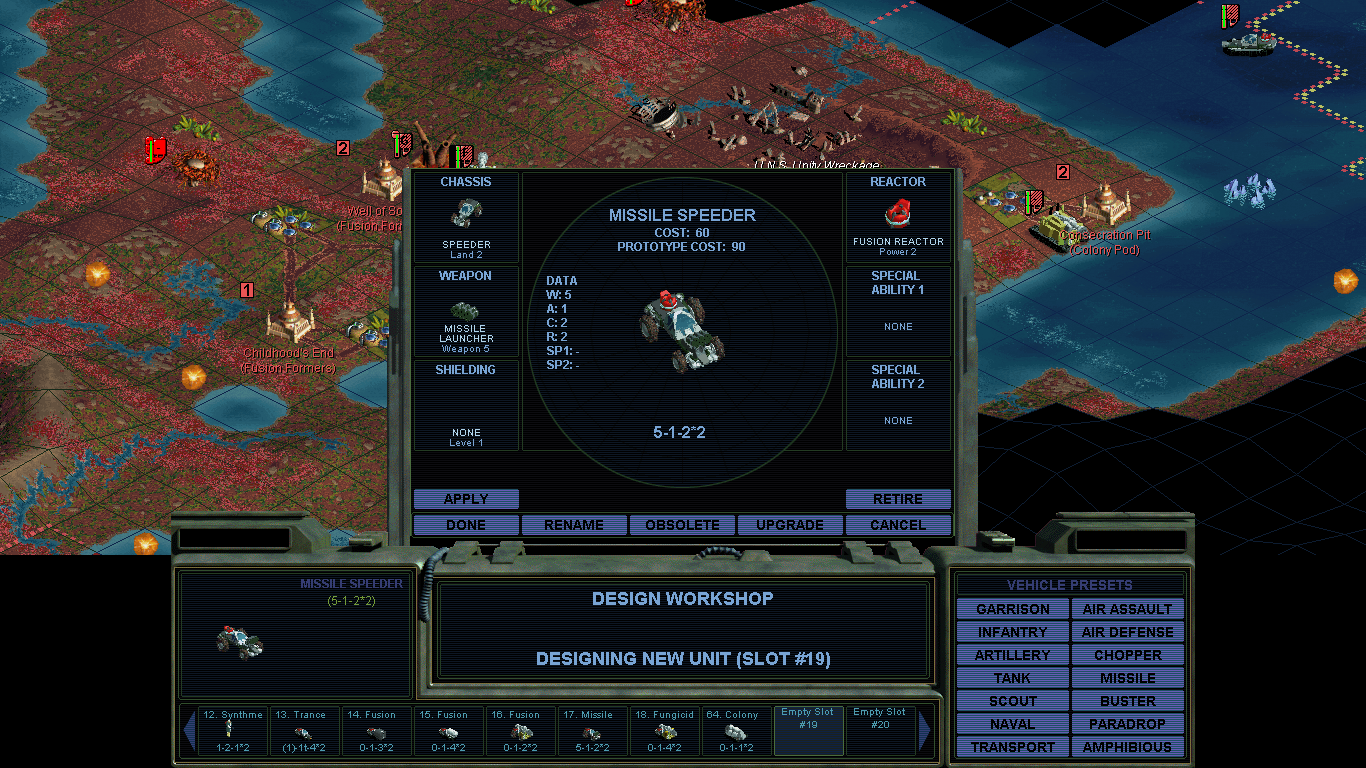1366x768 pixels.
Task: Select the Air Assault preset
Action: 1127,609
